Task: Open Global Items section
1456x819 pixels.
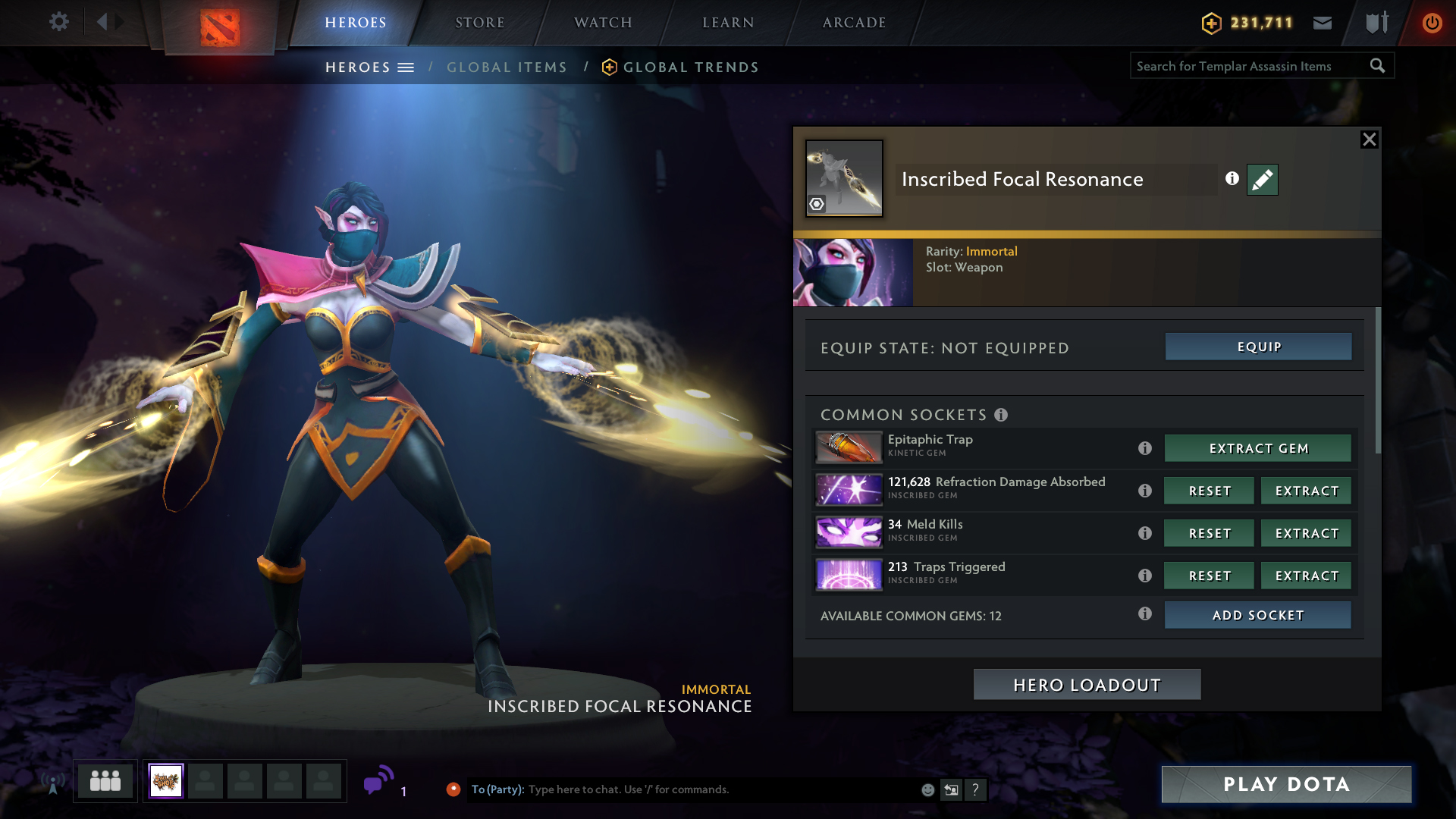Action: [507, 67]
